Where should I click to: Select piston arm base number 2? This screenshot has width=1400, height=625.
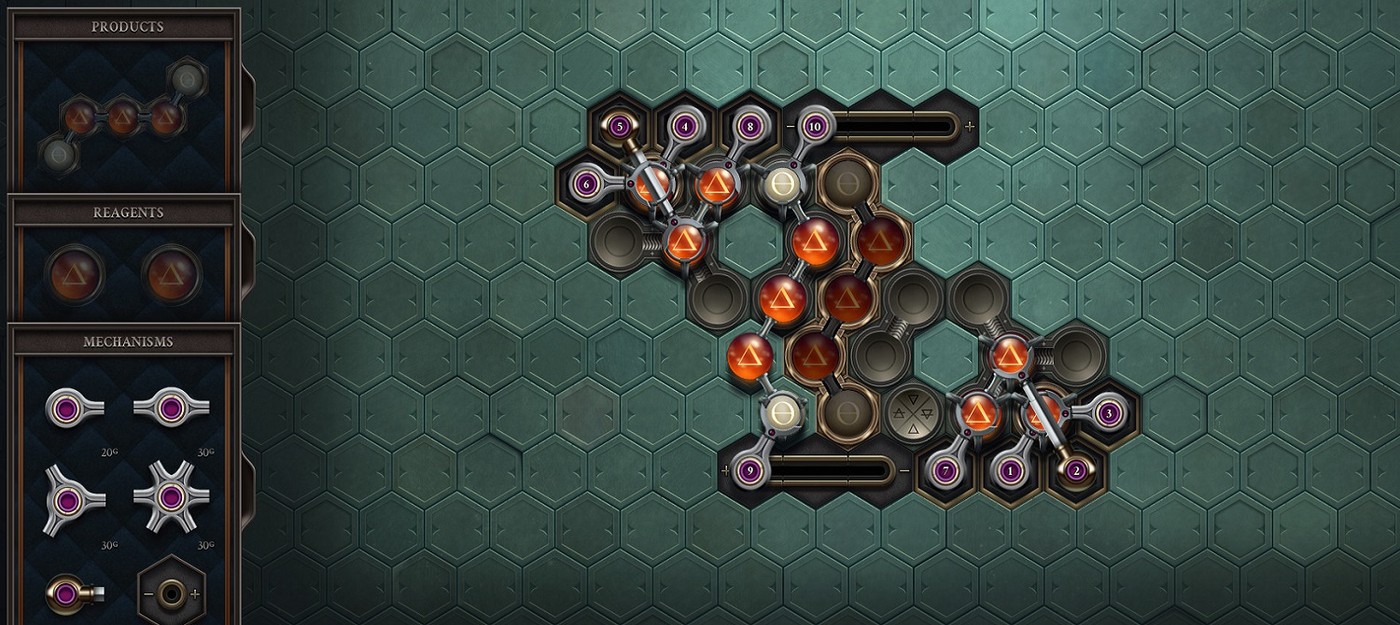click(1076, 469)
